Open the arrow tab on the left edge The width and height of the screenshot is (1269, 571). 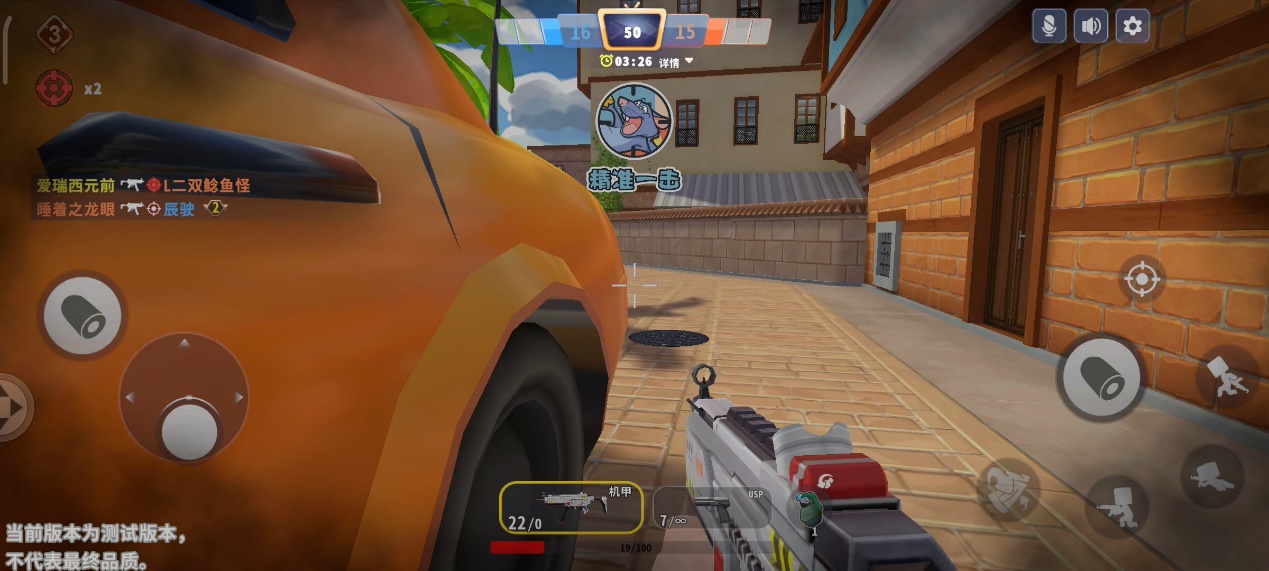[x=12, y=407]
